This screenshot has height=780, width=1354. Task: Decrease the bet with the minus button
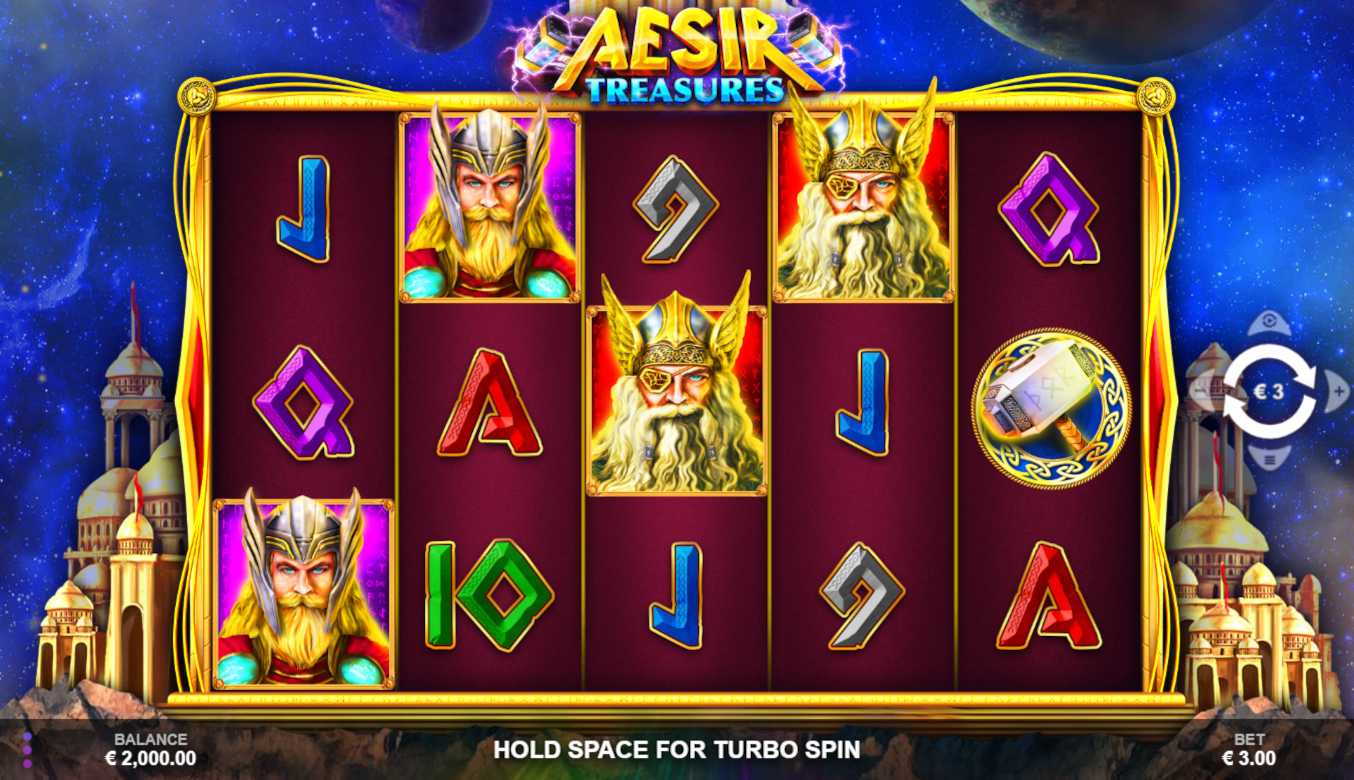point(1201,391)
